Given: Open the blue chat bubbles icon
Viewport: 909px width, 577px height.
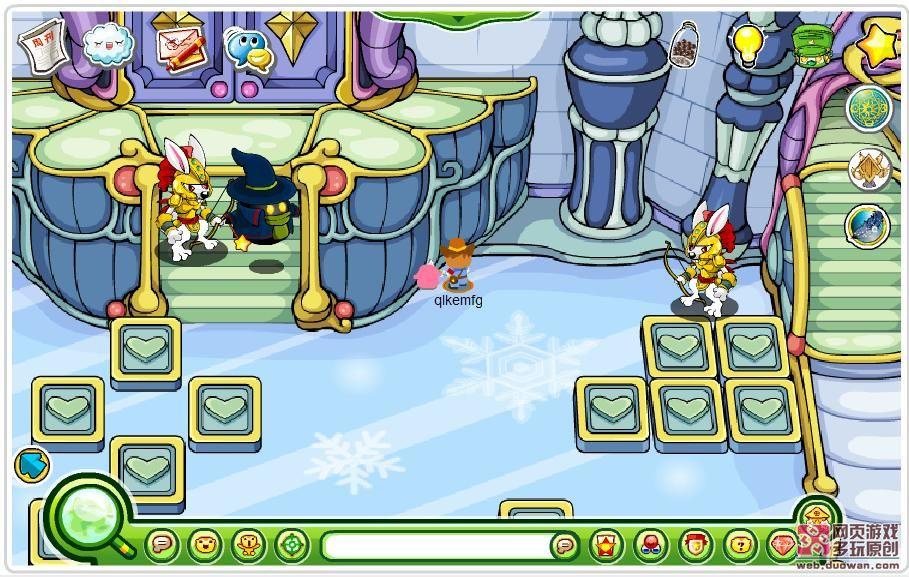Looking at the screenshot, I should pyautogui.click(x=248, y=46).
